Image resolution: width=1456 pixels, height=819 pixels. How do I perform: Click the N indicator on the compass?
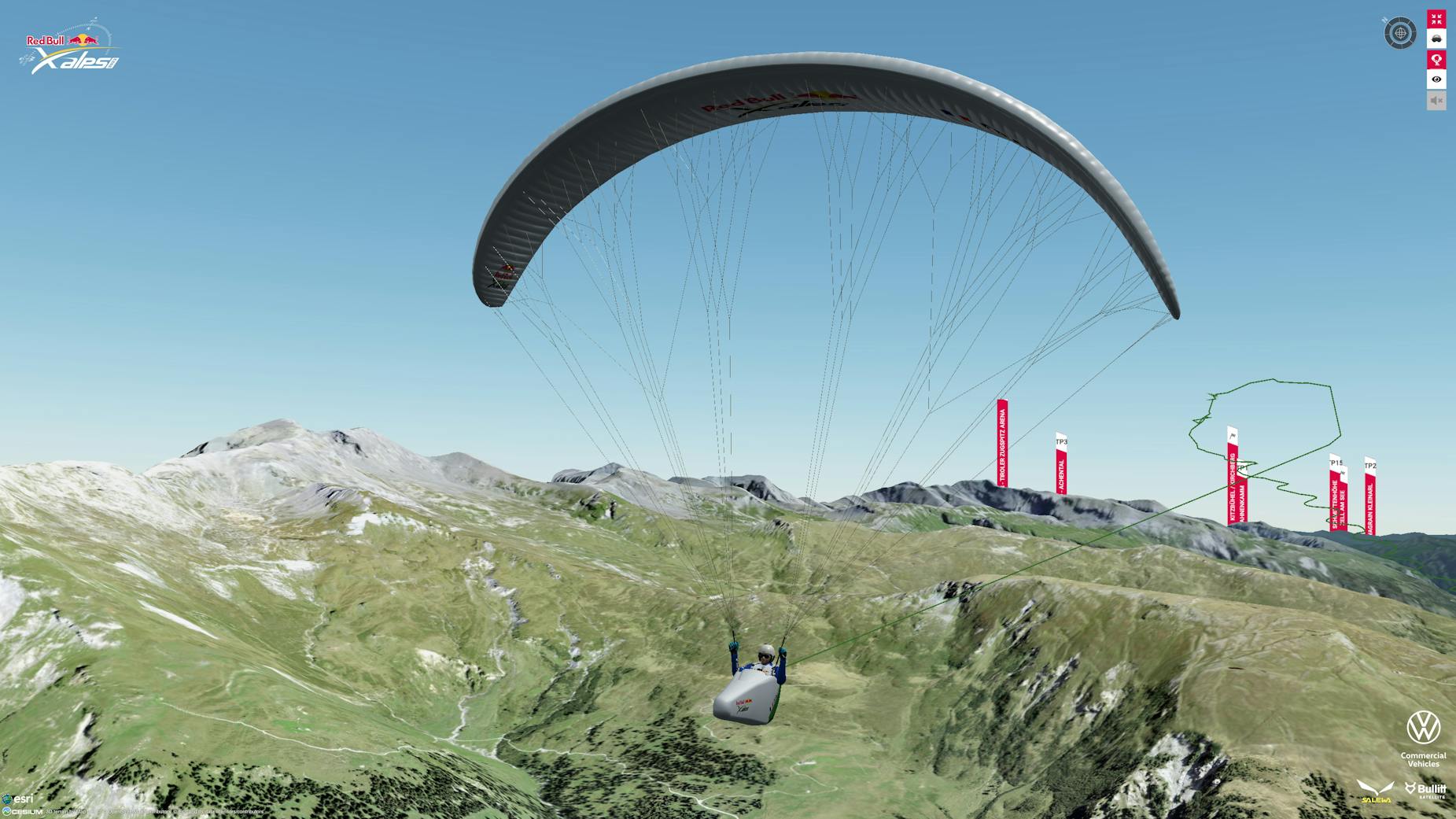click(1384, 19)
